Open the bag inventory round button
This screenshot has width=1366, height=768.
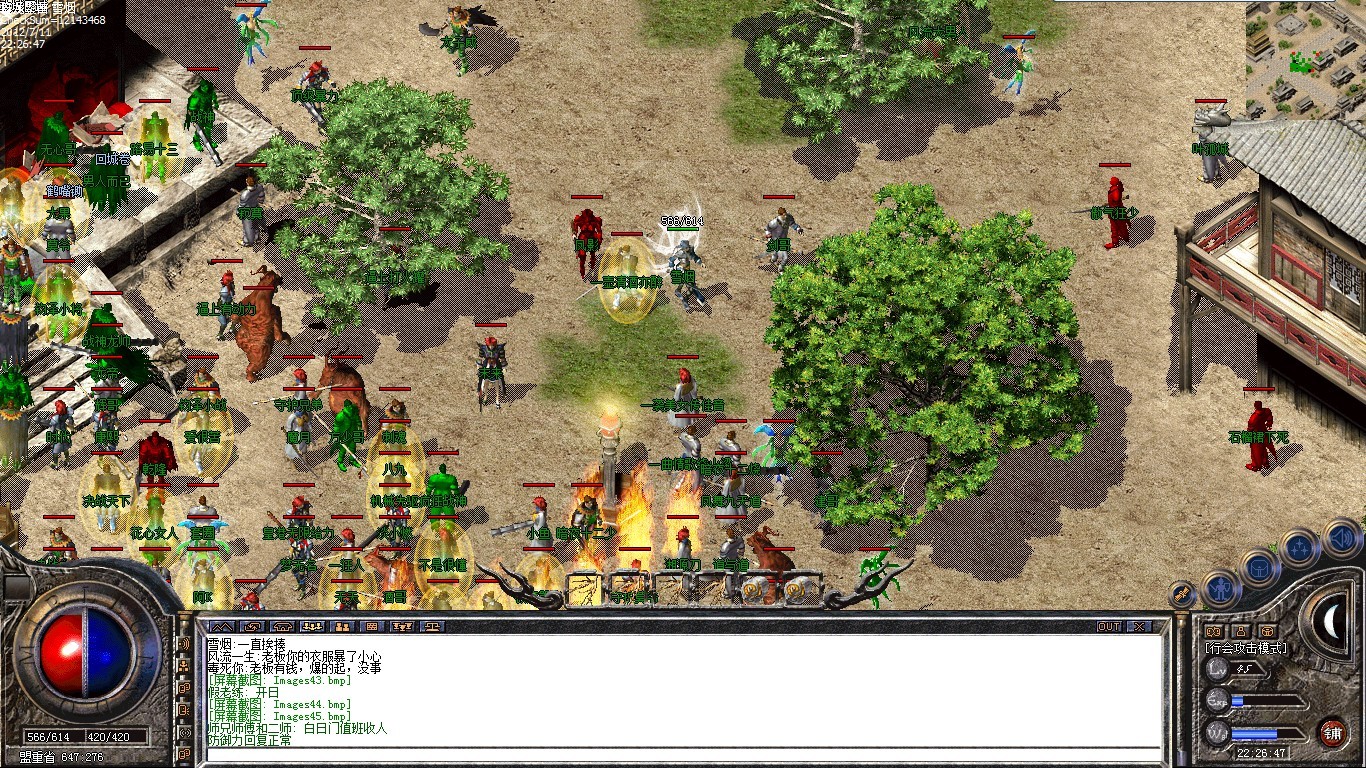point(1260,567)
